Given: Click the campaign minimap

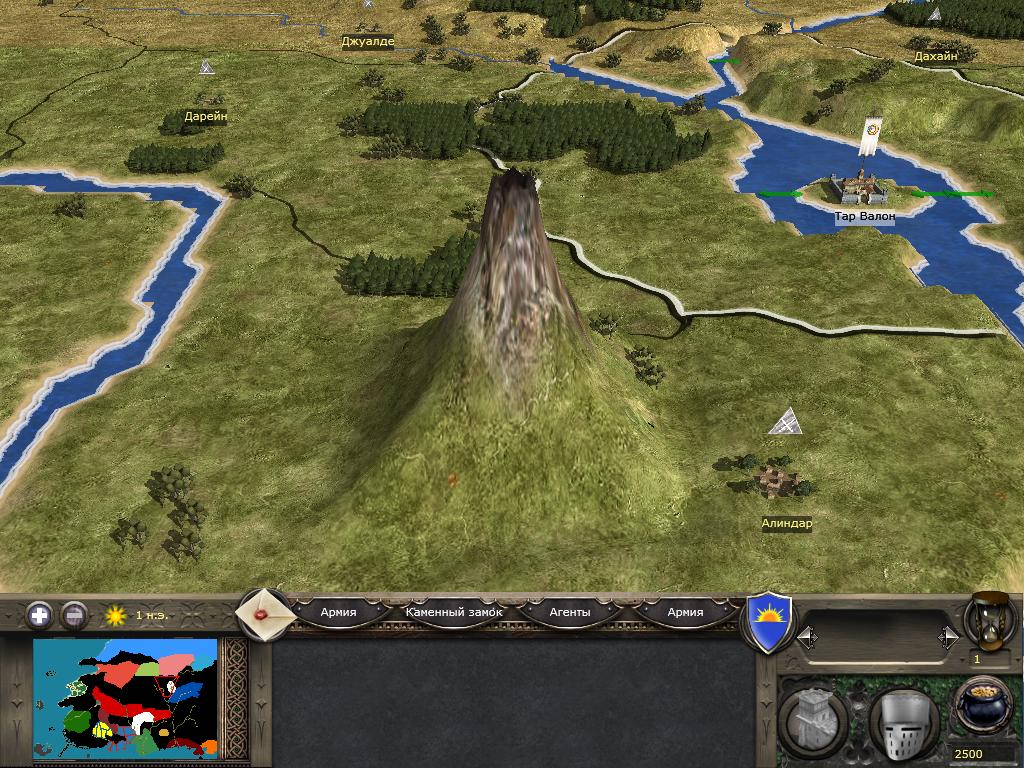Looking at the screenshot, I should (125, 698).
